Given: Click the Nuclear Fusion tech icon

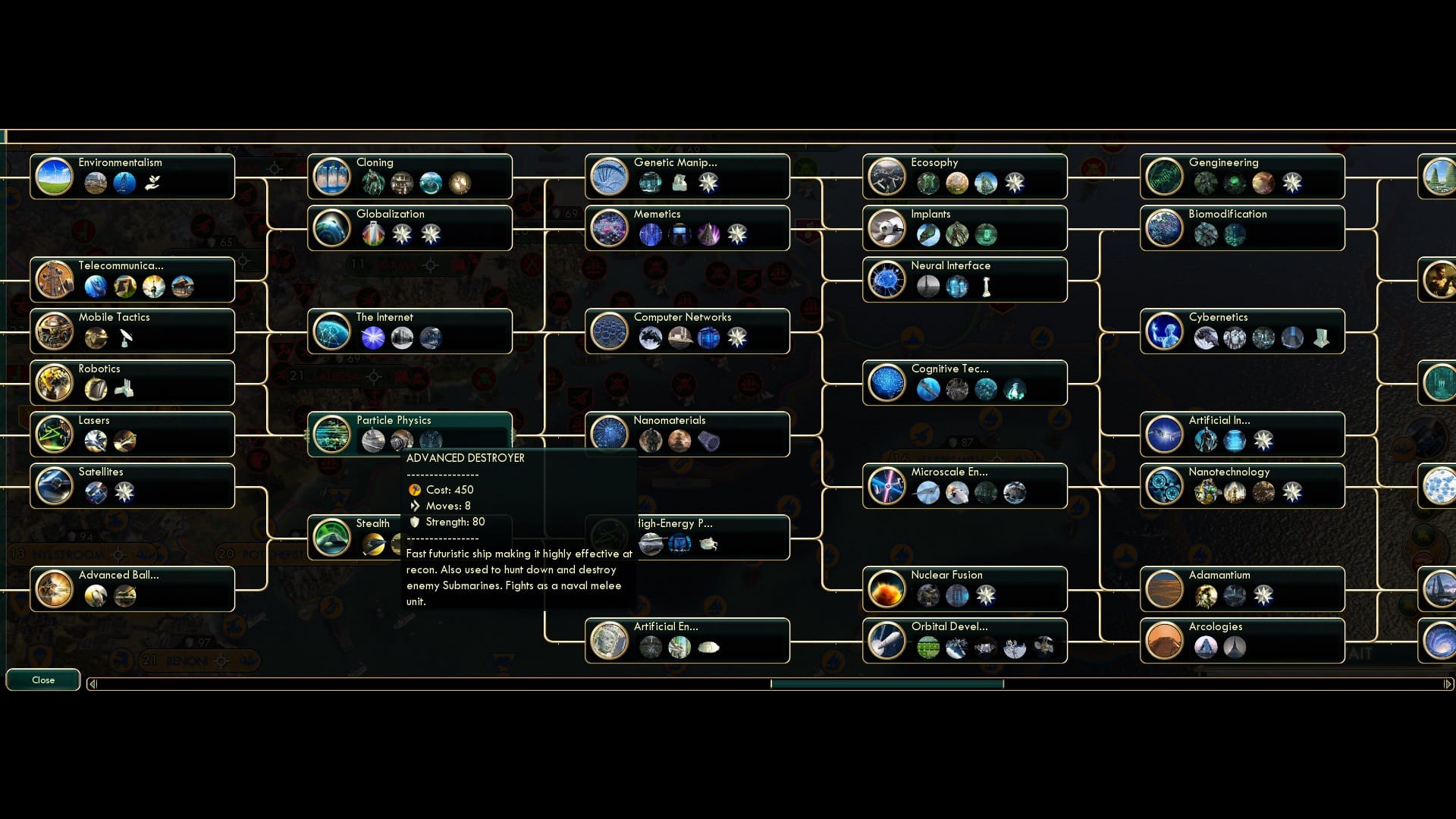Looking at the screenshot, I should pyautogui.click(x=887, y=588).
